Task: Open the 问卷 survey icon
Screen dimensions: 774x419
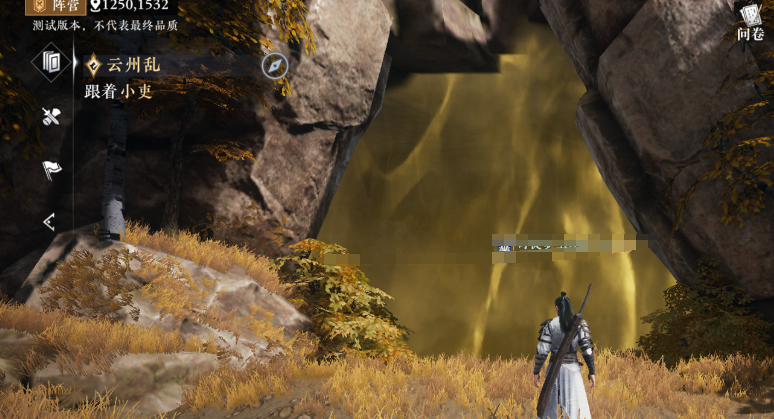Action: coord(750,22)
